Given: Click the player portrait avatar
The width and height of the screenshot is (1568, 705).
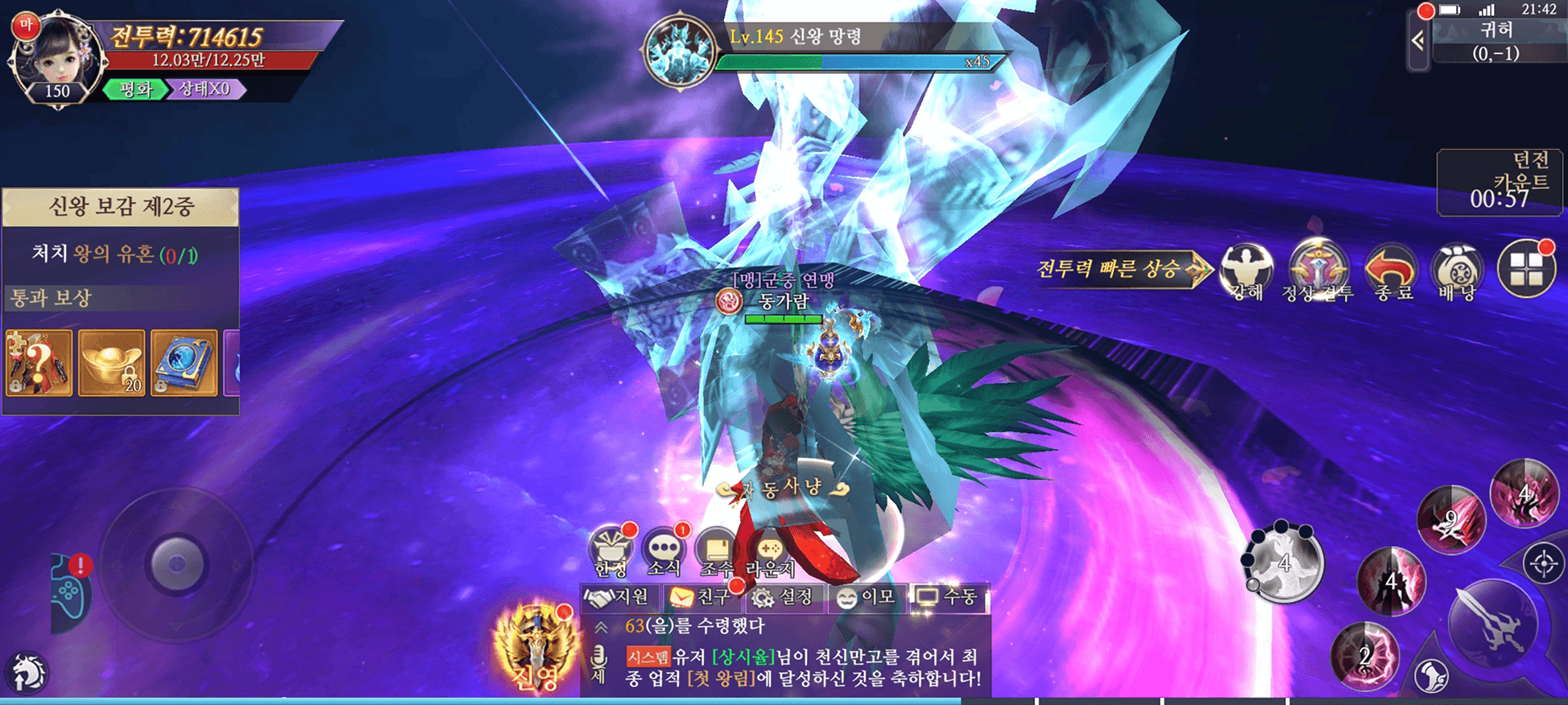Looking at the screenshot, I should click(56, 58).
